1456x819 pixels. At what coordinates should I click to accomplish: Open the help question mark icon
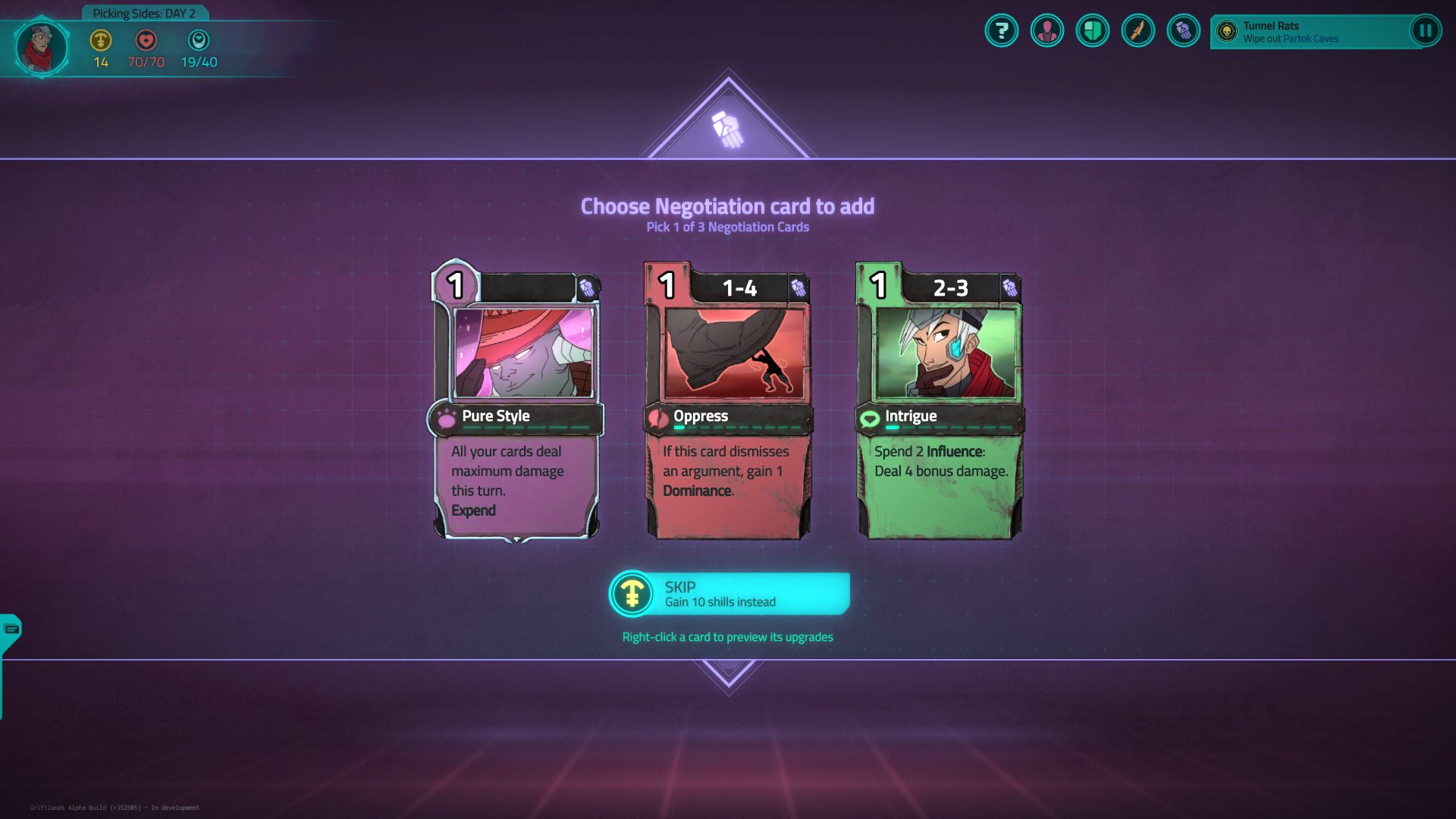coord(1001,32)
